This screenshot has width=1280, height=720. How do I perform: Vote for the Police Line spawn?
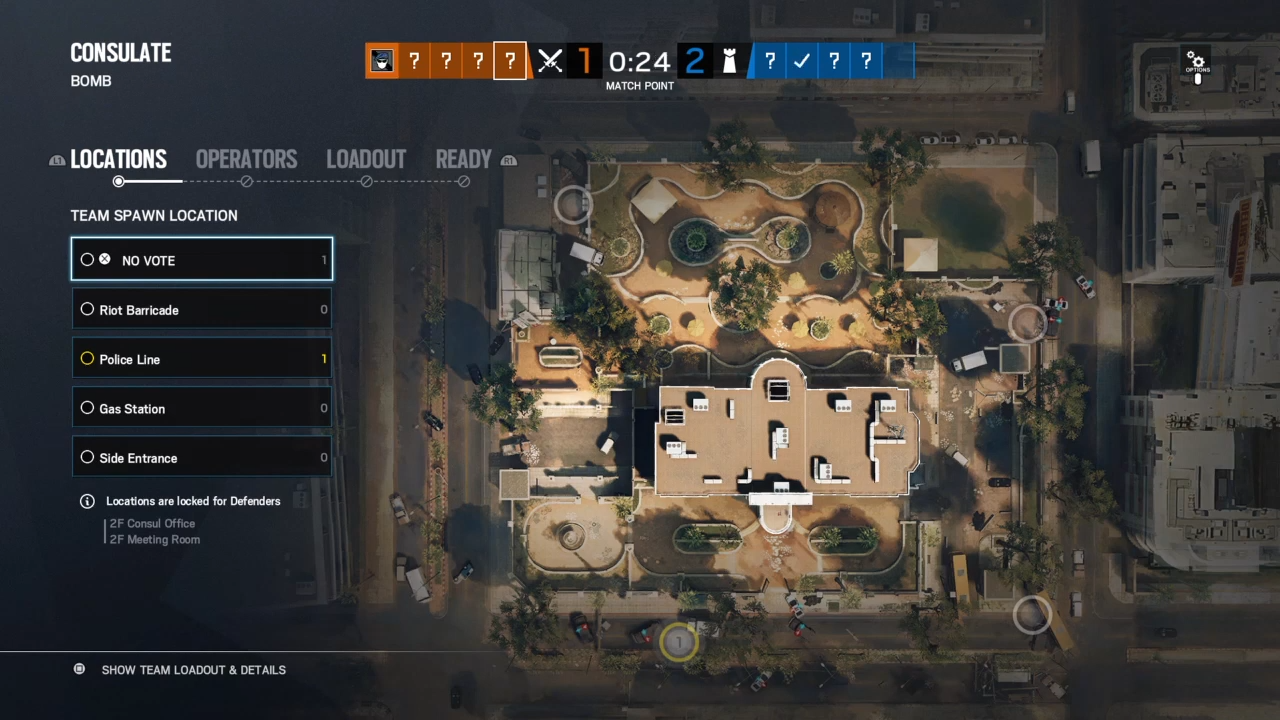[201, 359]
